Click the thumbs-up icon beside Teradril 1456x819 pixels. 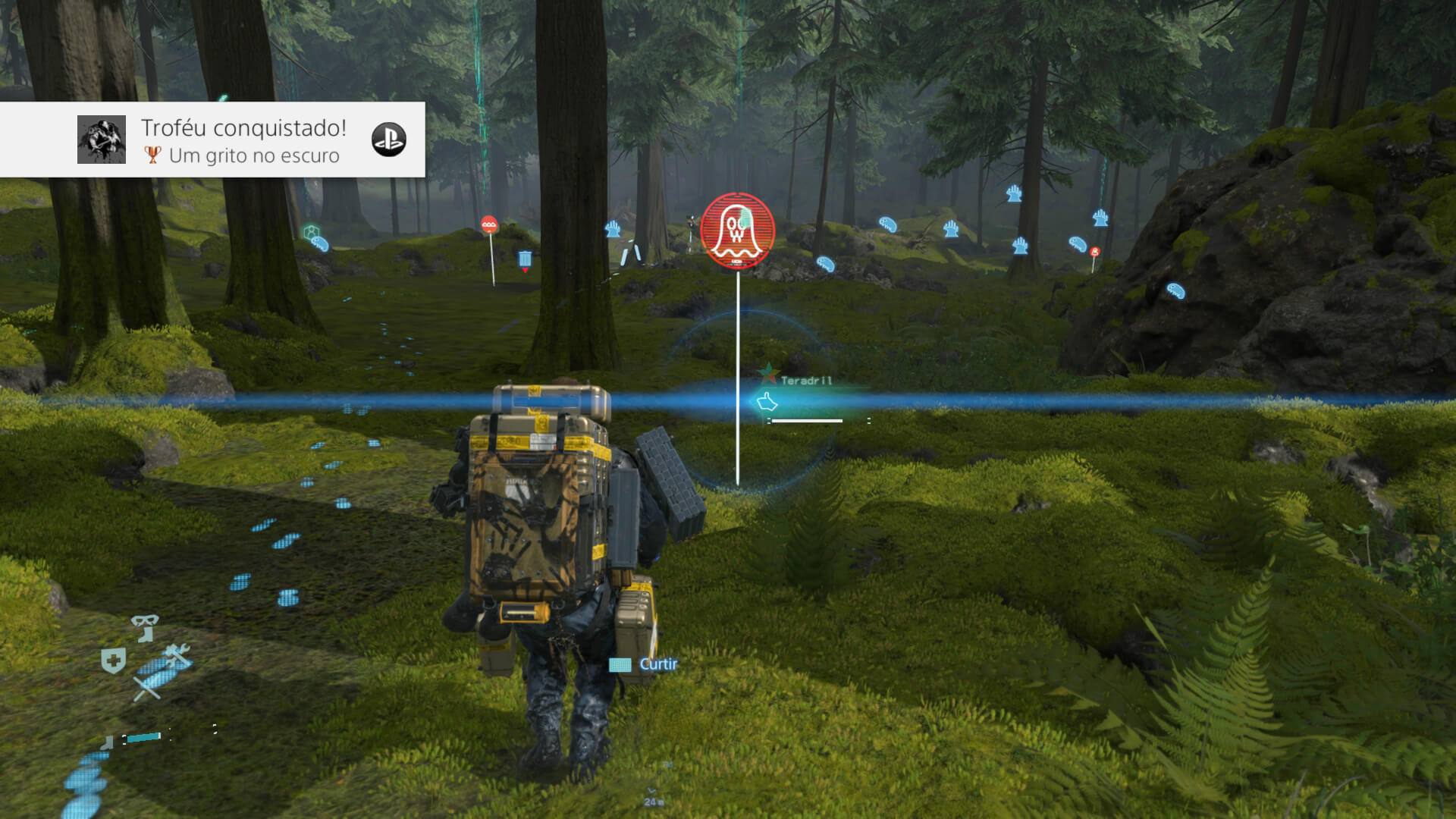pyautogui.click(x=767, y=402)
